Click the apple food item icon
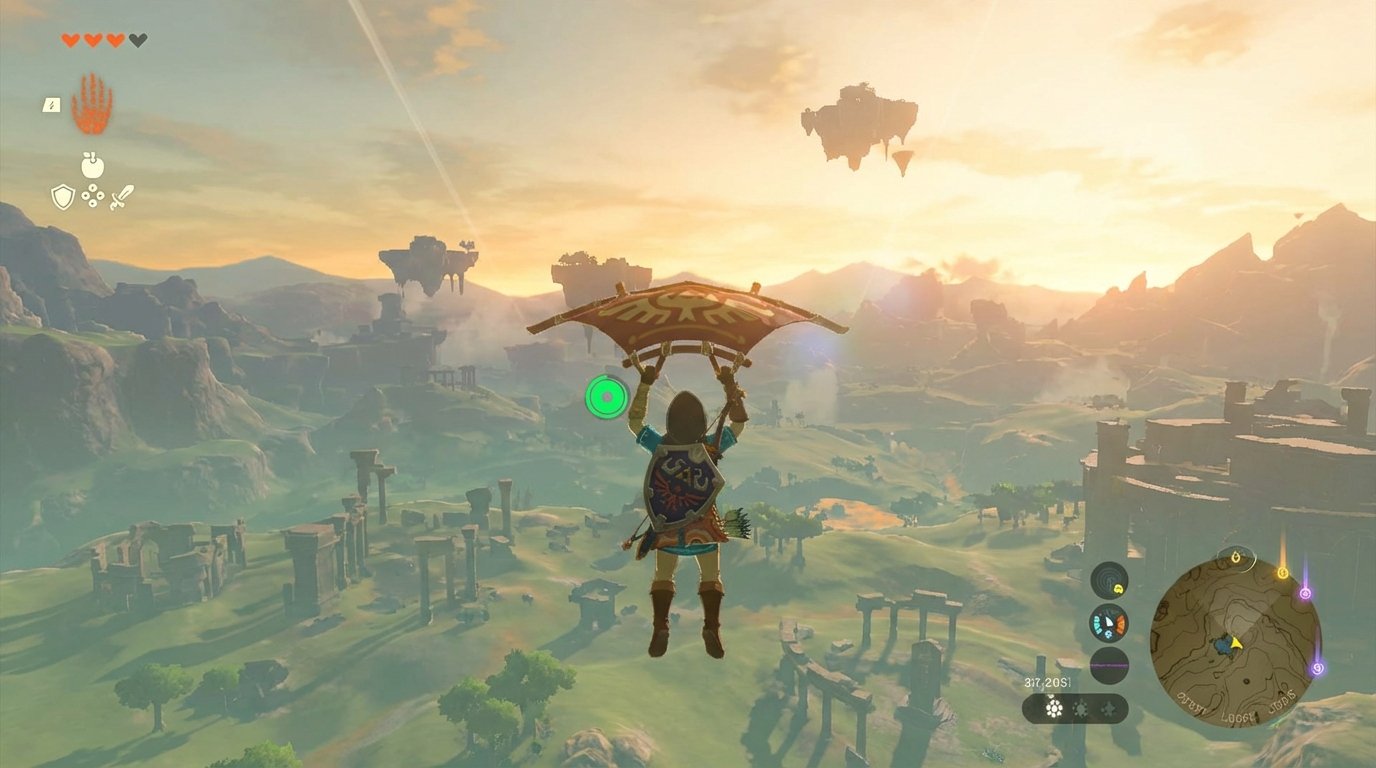Image resolution: width=1376 pixels, height=768 pixels. pyautogui.click(x=91, y=165)
